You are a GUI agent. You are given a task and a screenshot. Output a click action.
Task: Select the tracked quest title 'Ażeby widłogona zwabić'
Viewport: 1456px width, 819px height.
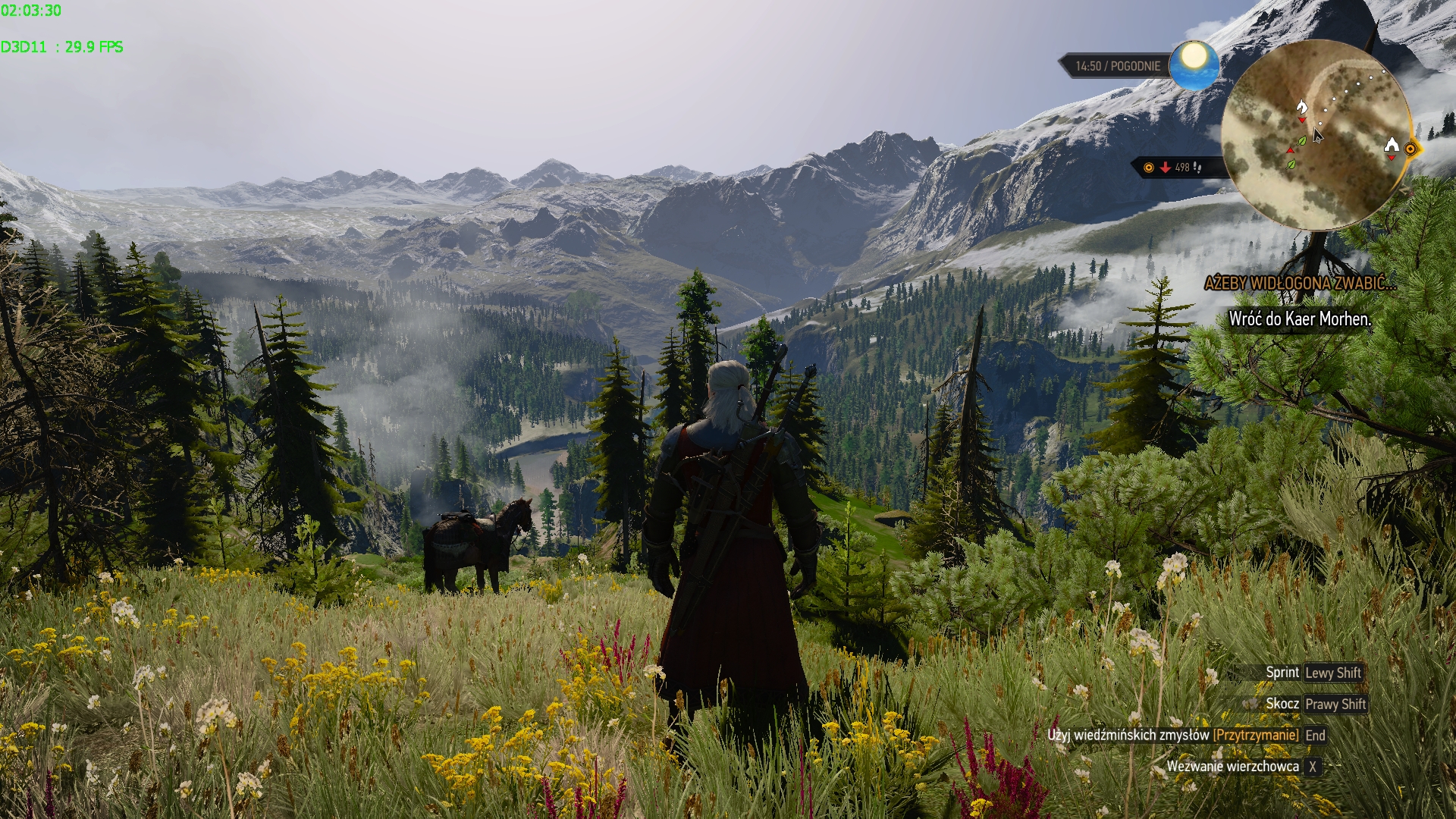tap(1300, 284)
